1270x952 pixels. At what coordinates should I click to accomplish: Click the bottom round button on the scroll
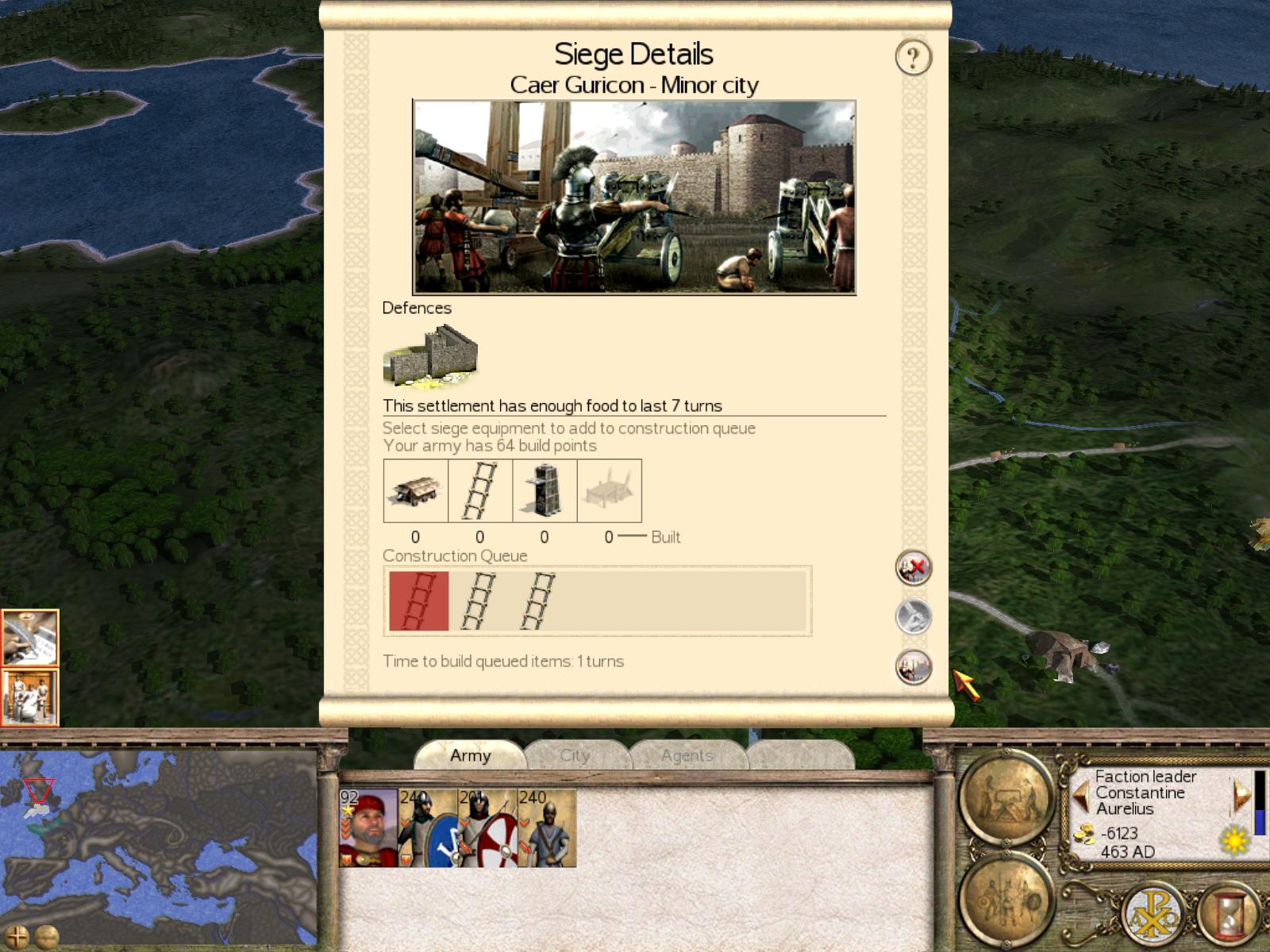pyautogui.click(x=913, y=666)
